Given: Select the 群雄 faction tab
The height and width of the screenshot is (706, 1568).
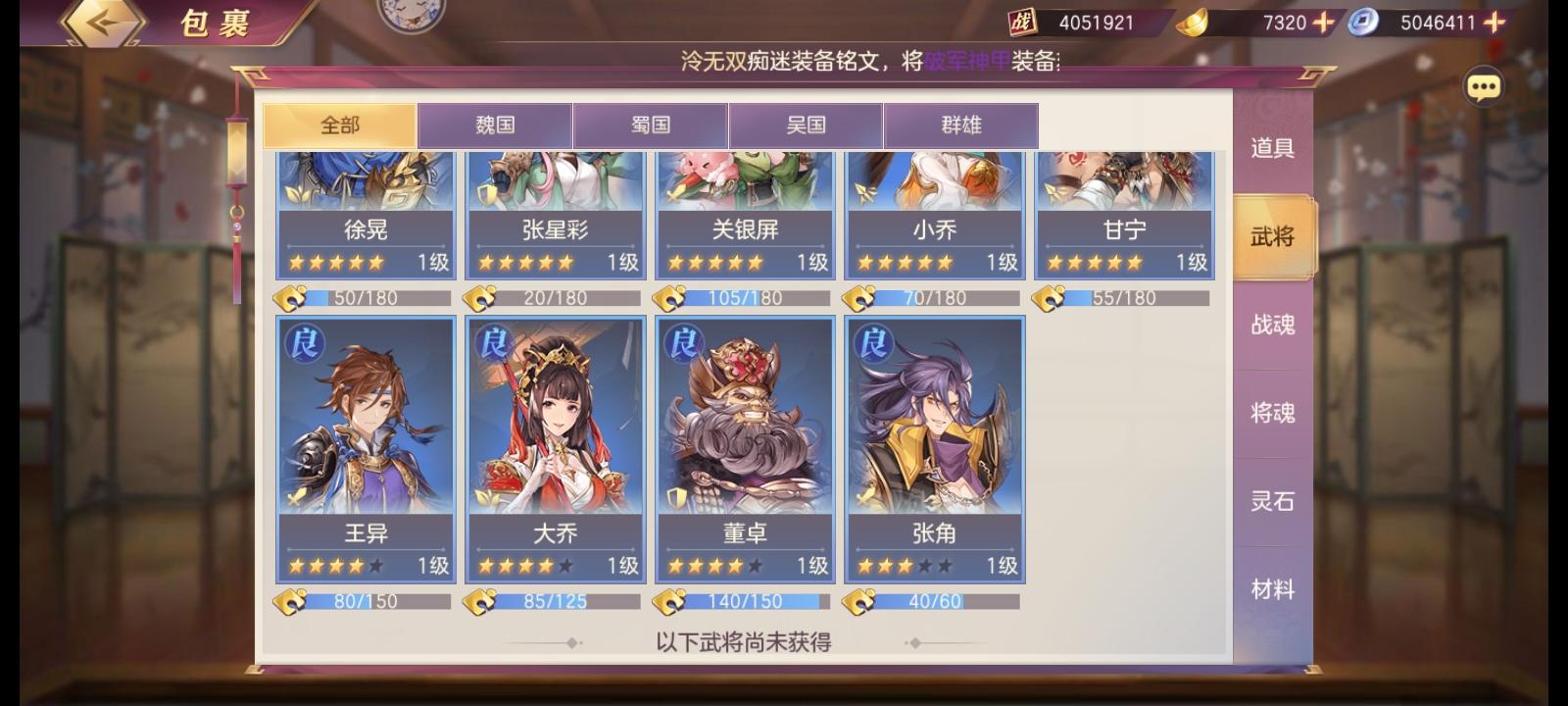Looking at the screenshot, I should tap(961, 125).
